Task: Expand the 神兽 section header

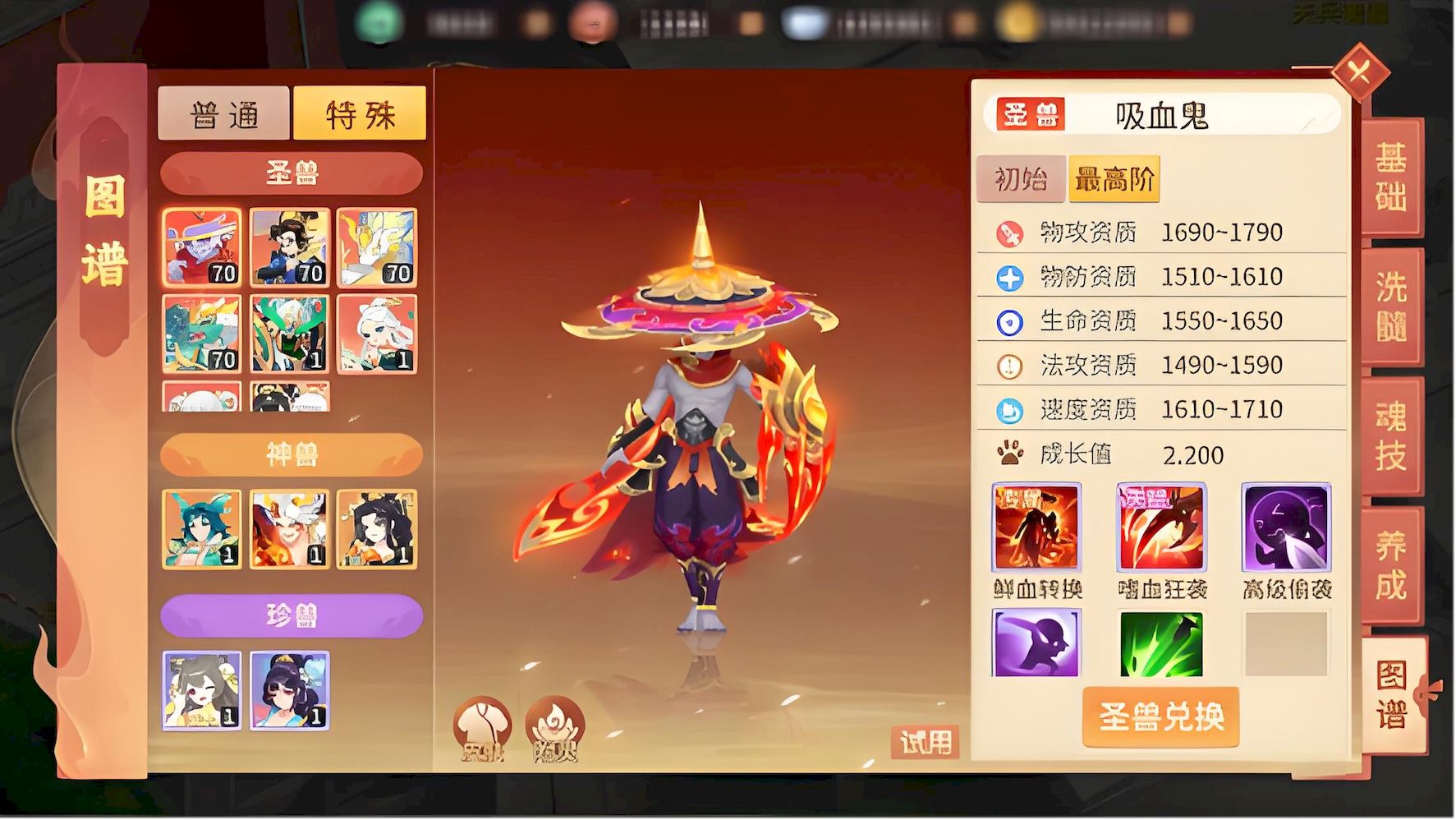Action: click(x=291, y=454)
